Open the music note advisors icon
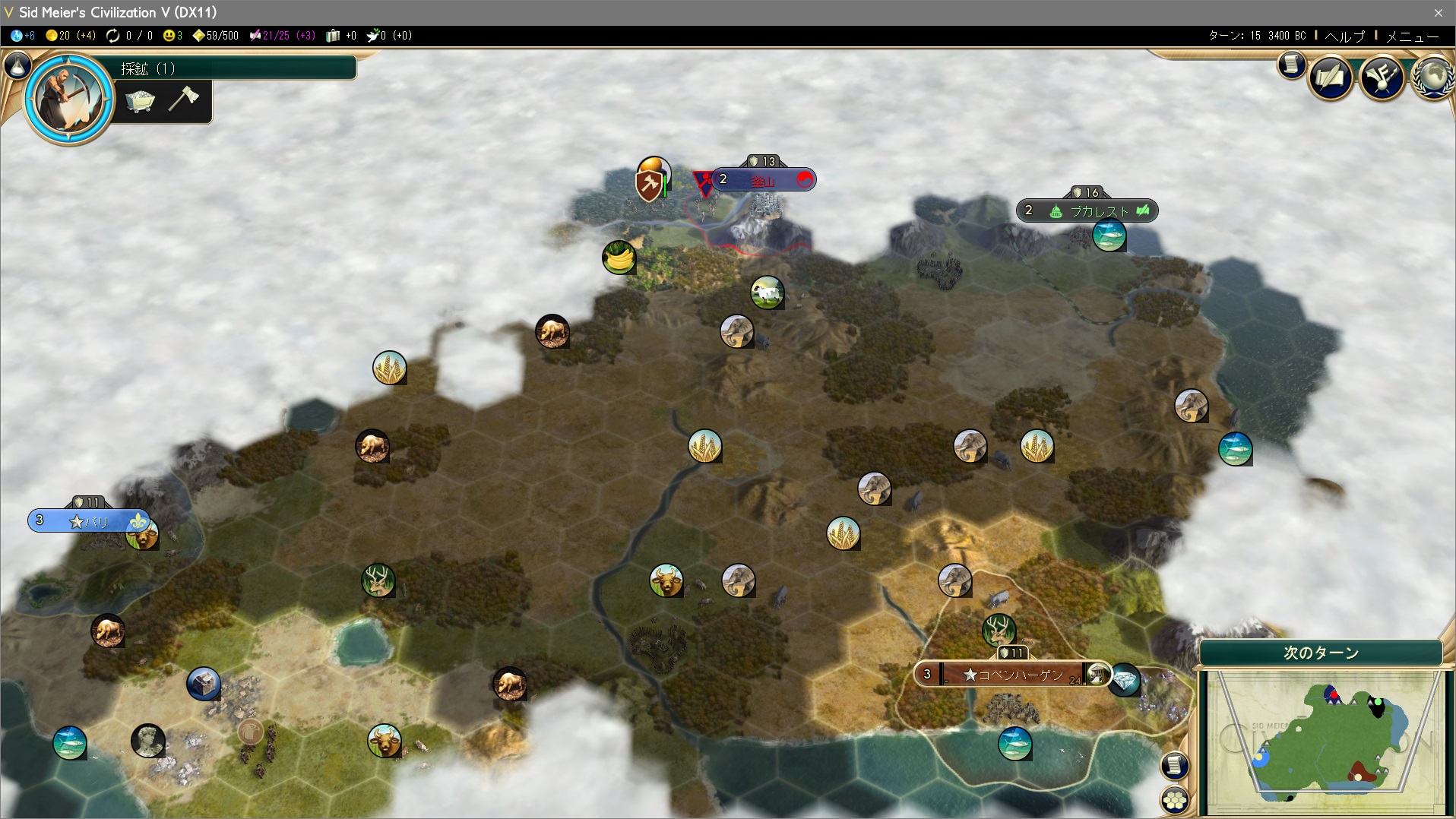This screenshot has height=819, width=1456. [x=1382, y=77]
